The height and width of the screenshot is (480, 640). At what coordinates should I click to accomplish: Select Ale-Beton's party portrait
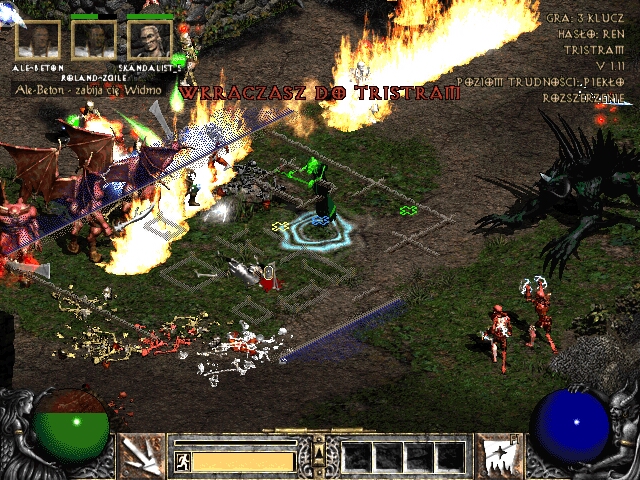(38, 39)
